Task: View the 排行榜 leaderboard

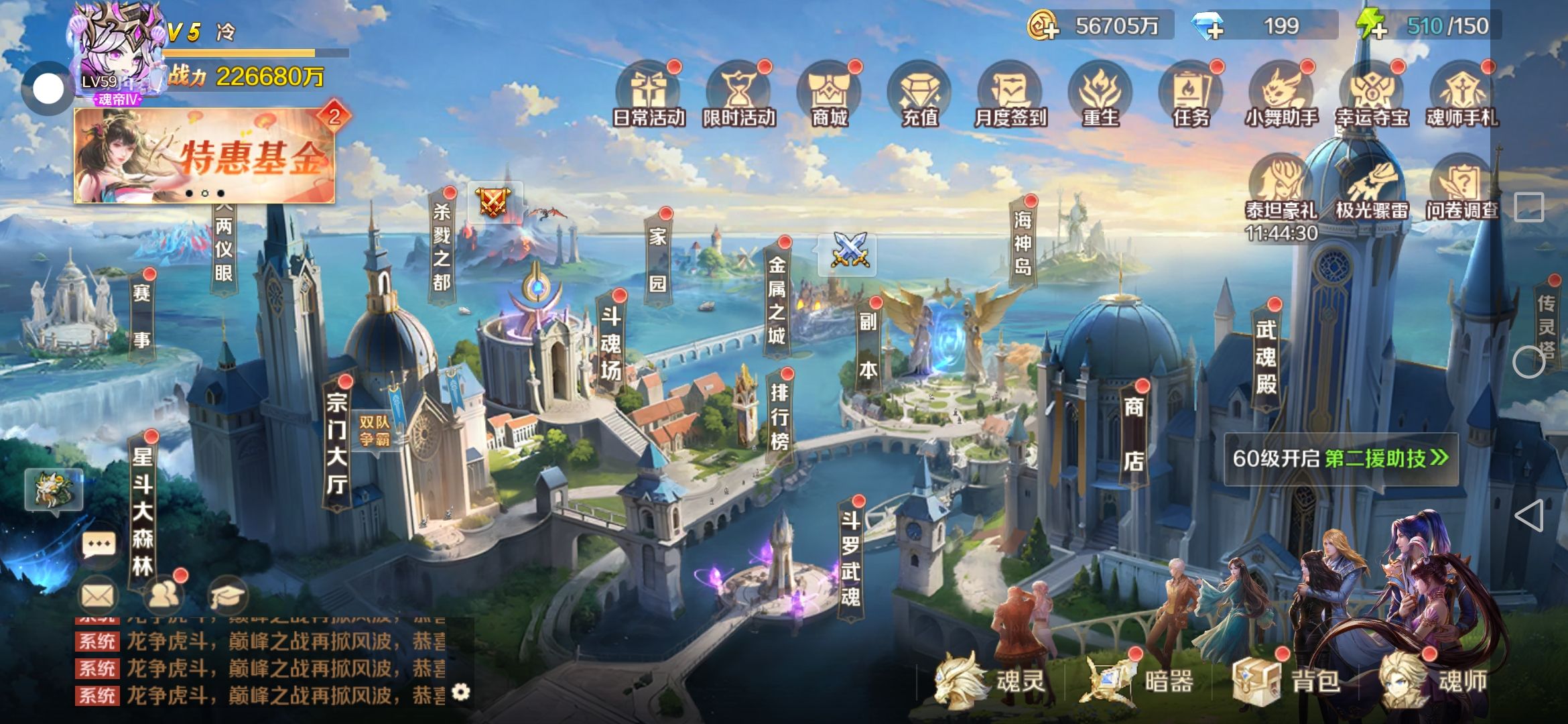Action: tap(779, 417)
